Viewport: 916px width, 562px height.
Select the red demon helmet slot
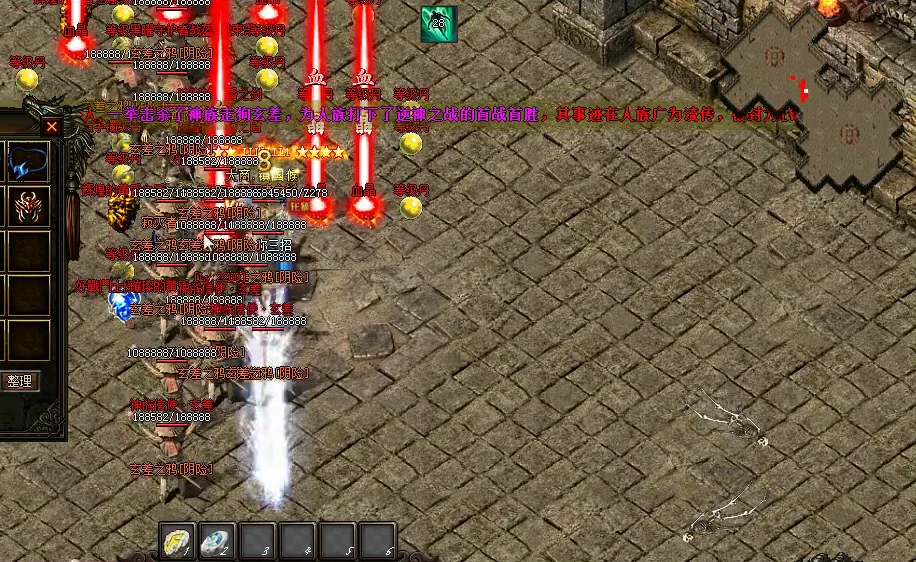[x=28, y=207]
